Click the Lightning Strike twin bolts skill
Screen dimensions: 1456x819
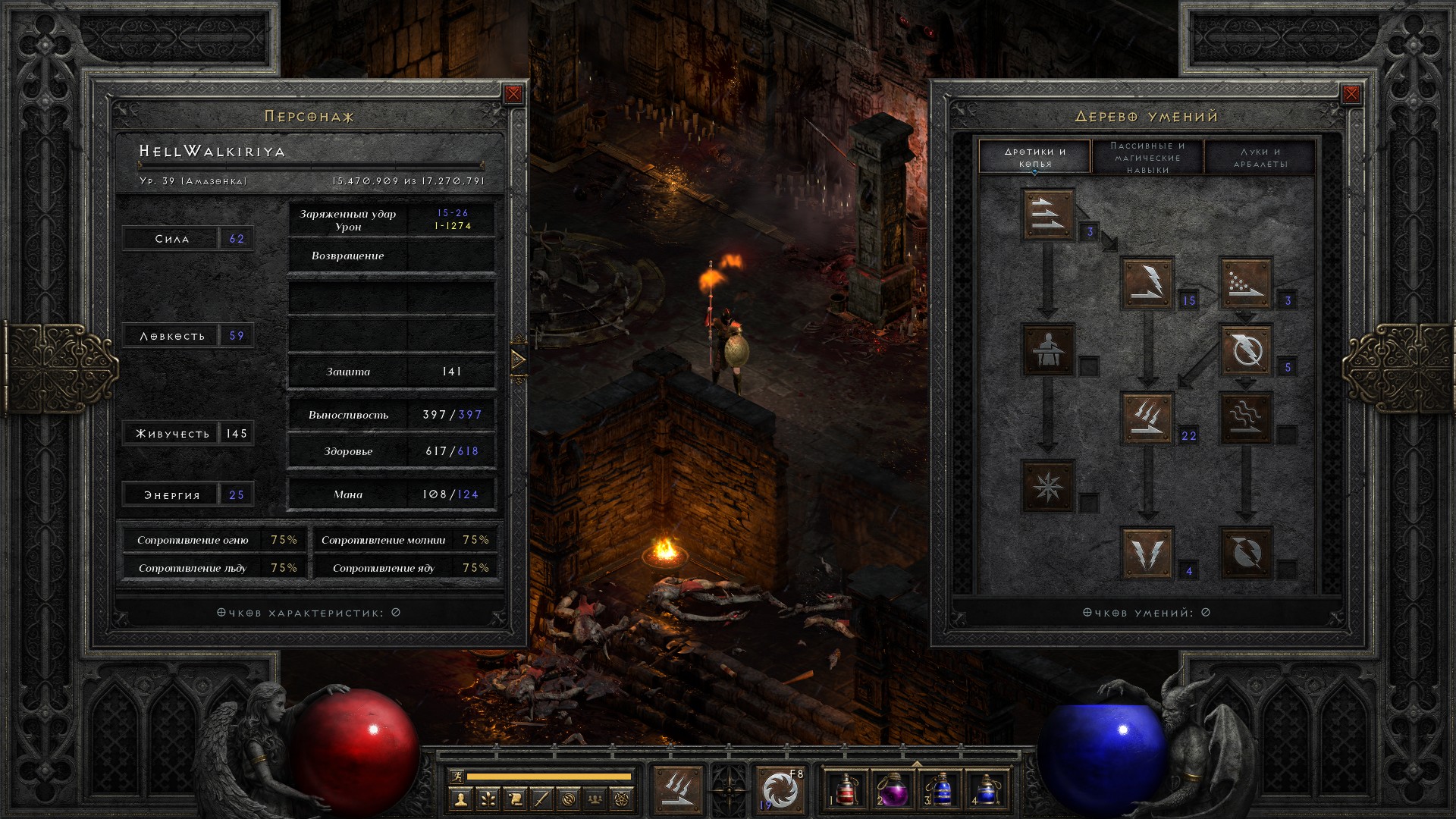[1147, 553]
